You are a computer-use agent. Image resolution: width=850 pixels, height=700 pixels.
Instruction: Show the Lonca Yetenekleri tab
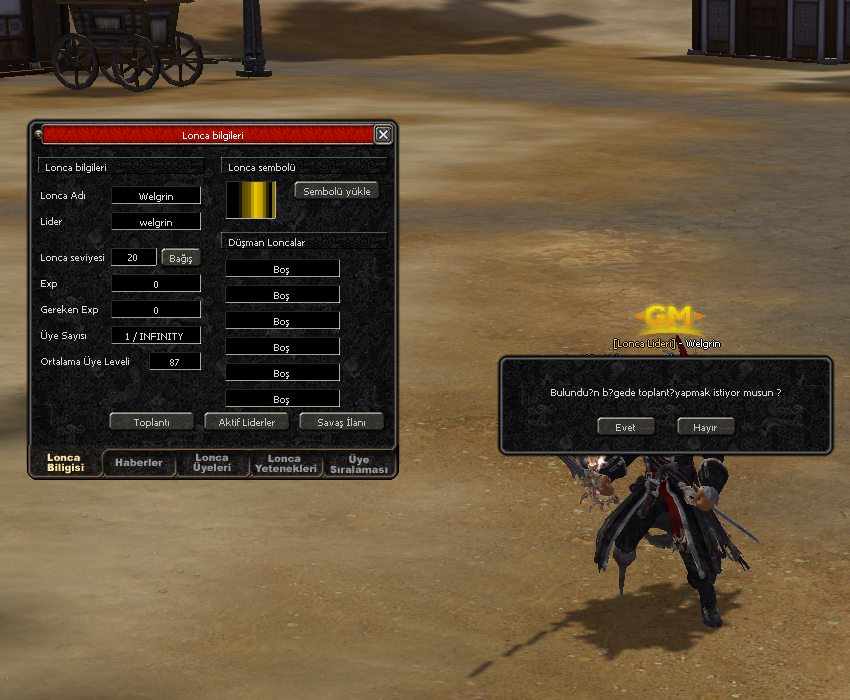tap(285, 463)
